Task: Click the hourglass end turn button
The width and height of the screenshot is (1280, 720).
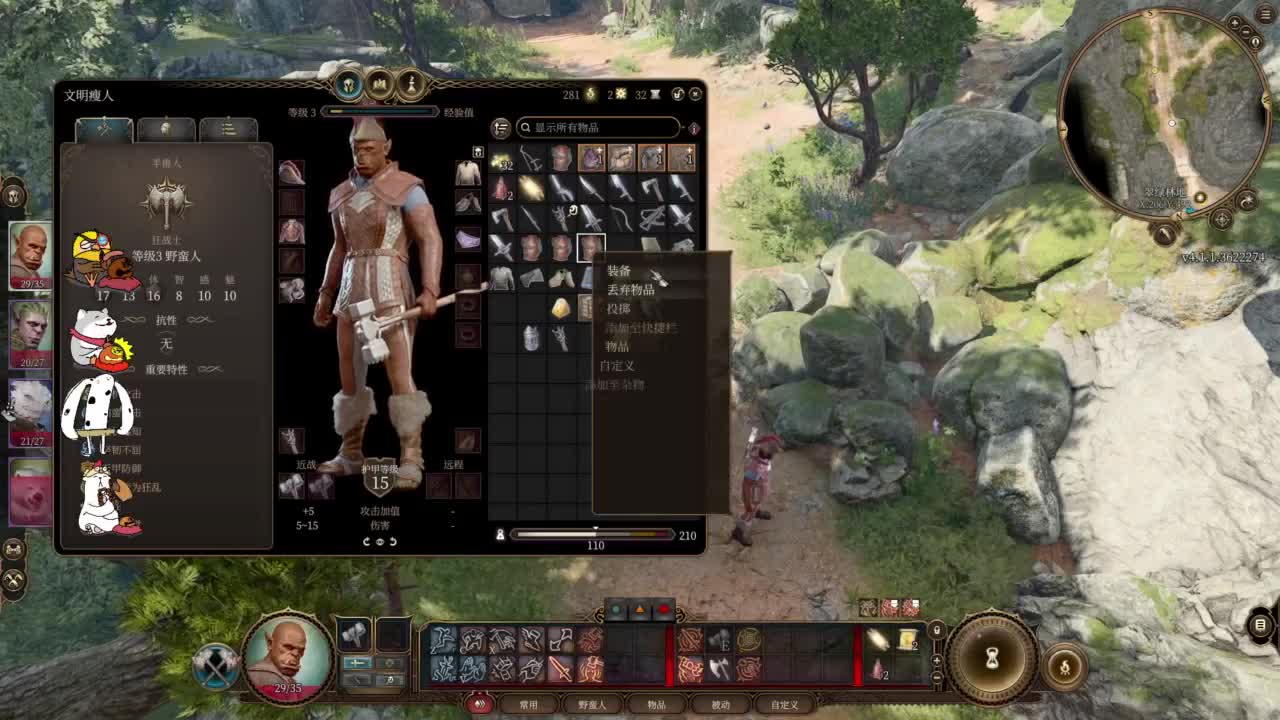Action: [x=992, y=657]
